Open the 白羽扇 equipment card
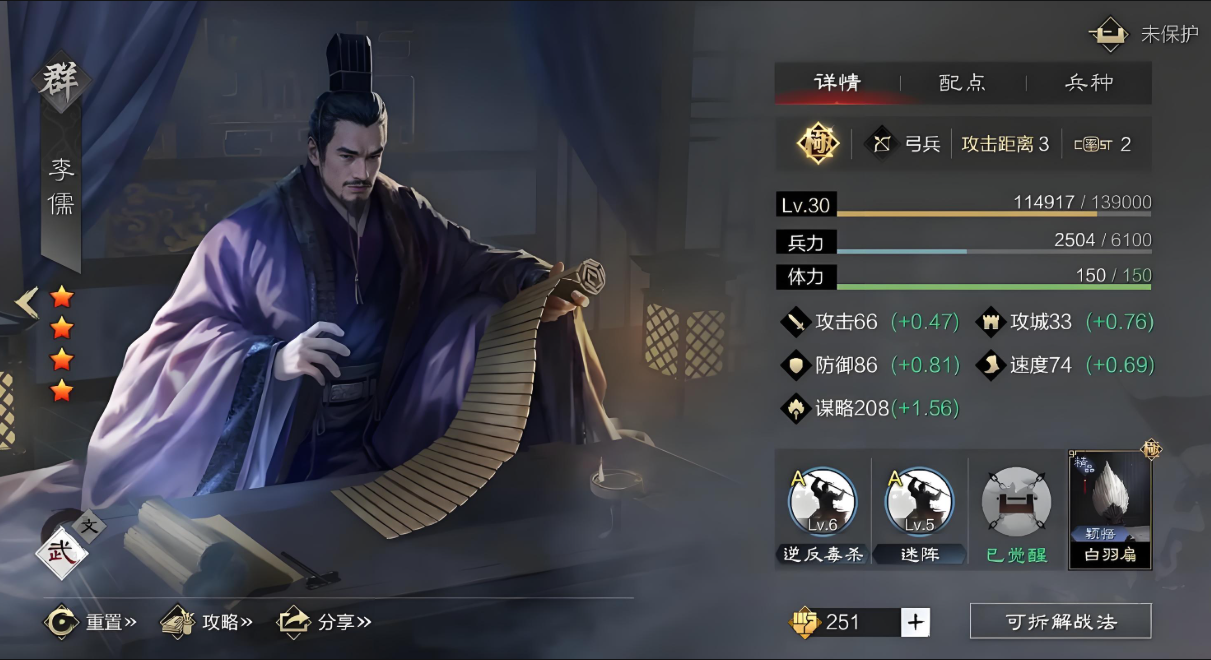The height and width of the screenshot is (660, 1211). tap(1111, 510)
